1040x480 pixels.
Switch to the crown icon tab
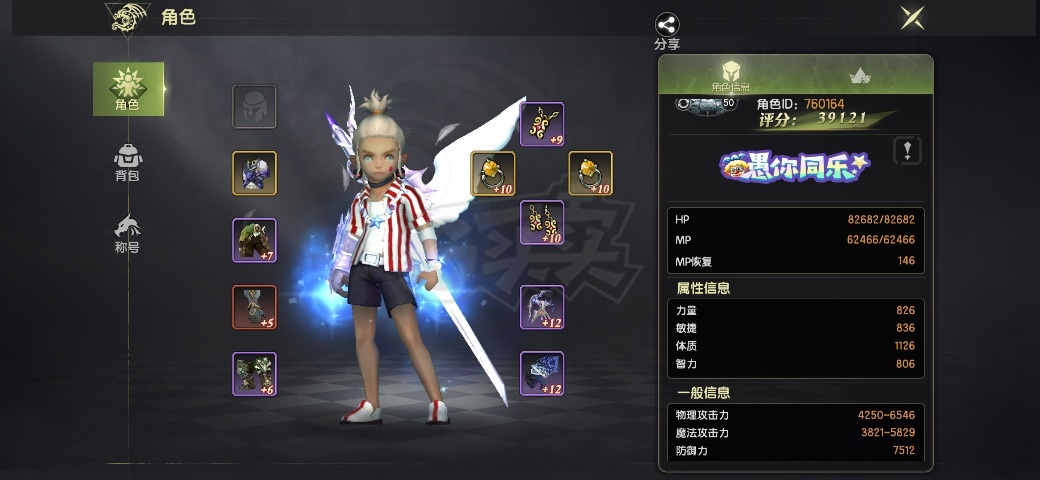point(859,76)
